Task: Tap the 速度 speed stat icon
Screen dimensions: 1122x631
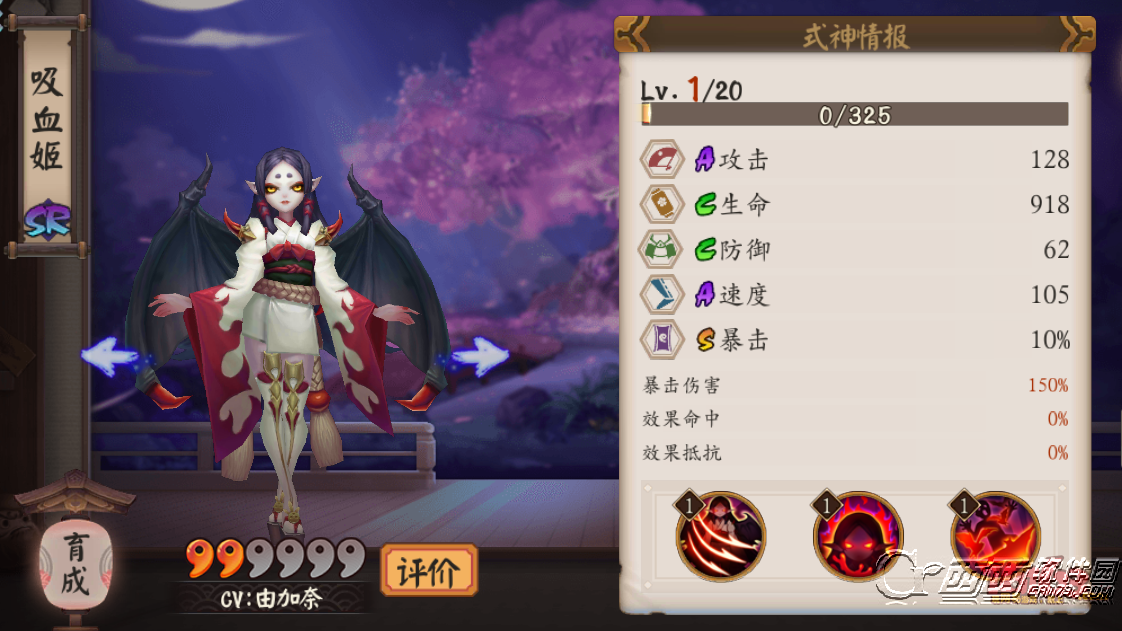Action: click(x=662, y=295)
